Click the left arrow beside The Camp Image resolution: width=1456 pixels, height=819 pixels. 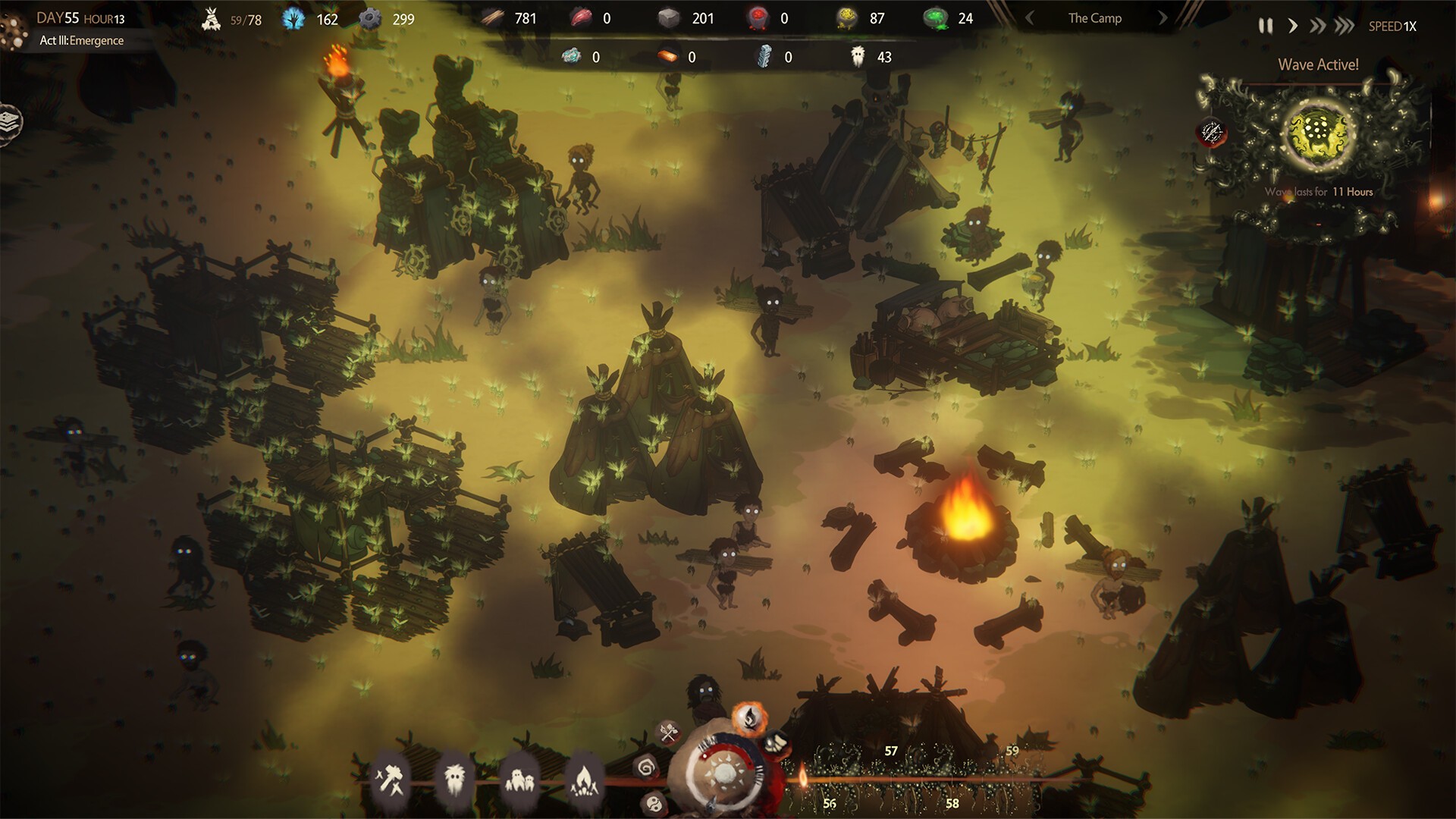coord(1030,17)
